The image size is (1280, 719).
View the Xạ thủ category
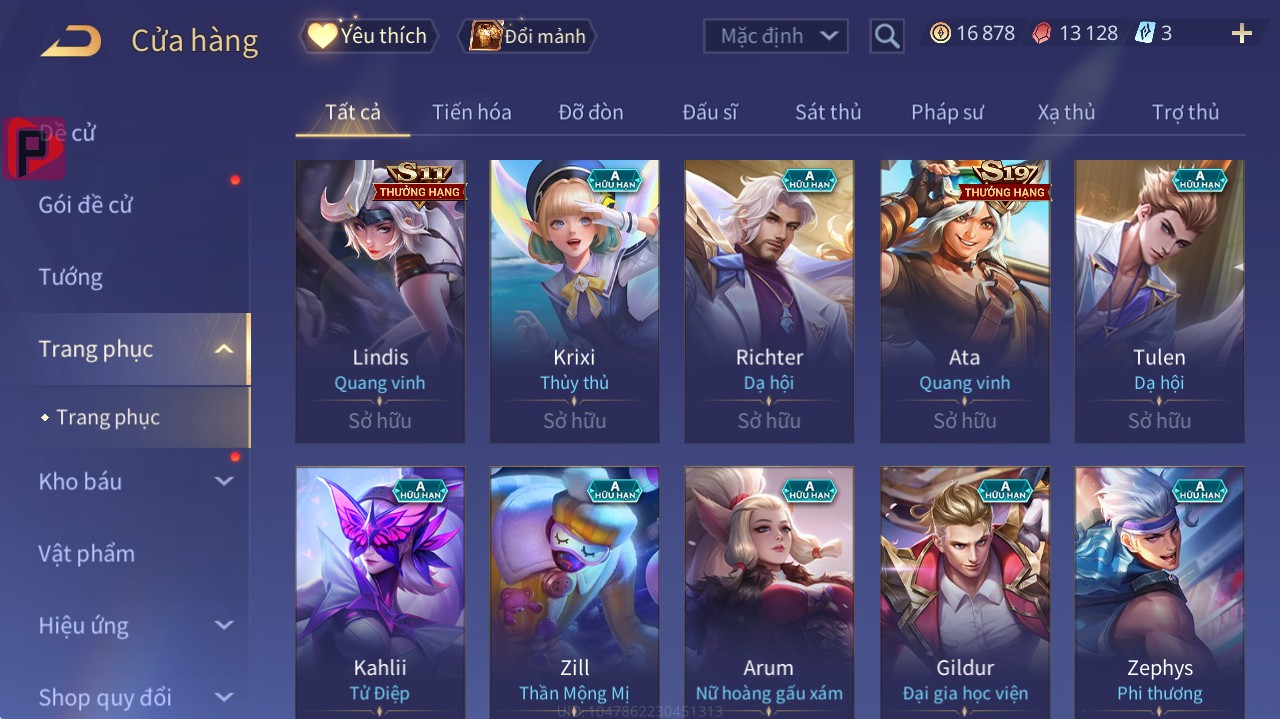[x=1066, y=112]
